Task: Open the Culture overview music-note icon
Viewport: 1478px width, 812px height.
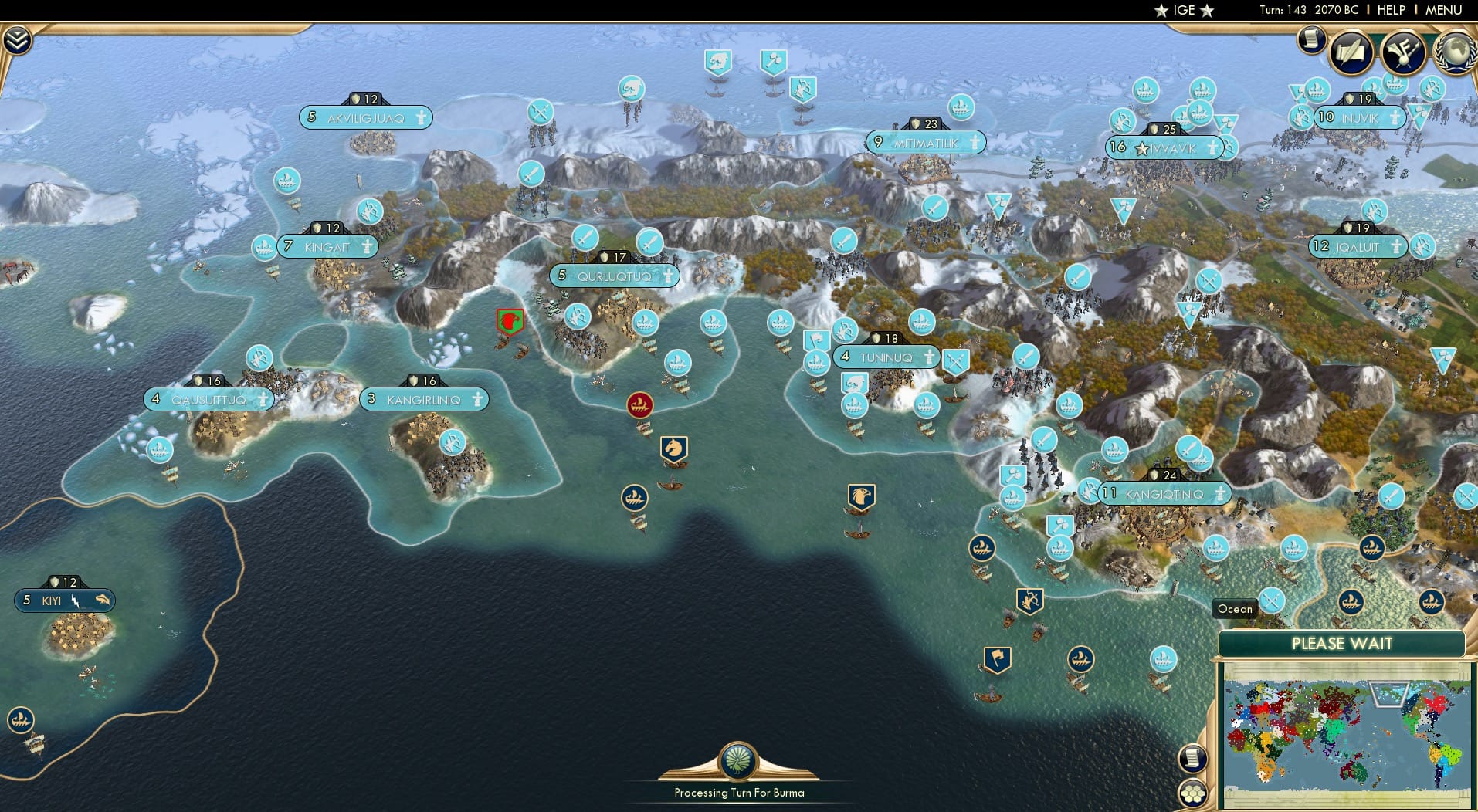Action: coord(1402,52)
